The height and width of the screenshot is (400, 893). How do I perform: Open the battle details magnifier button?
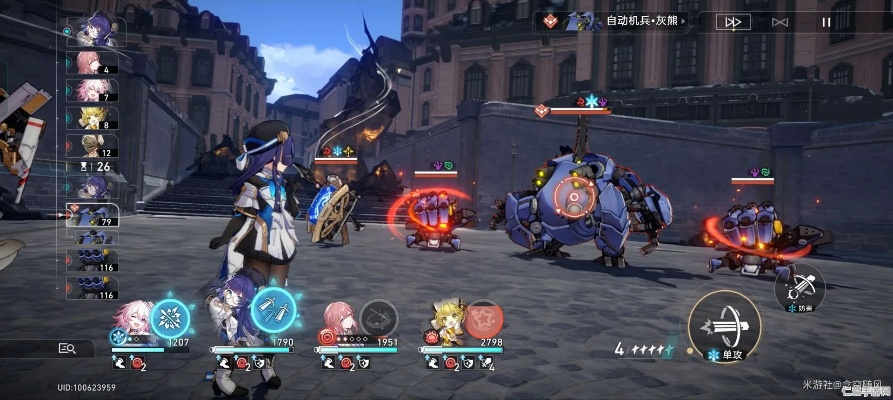pyautogui.click(x=67, y=348)
